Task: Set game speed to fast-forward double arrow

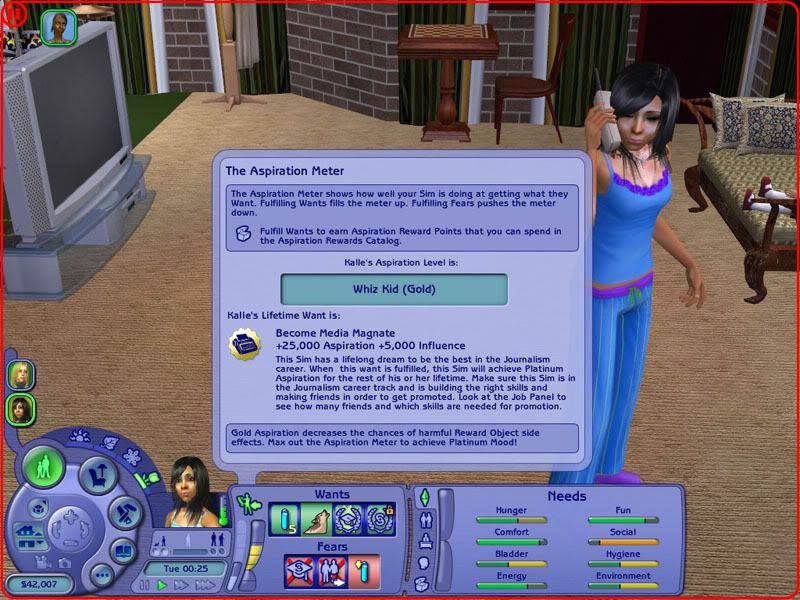Action: pos(181,585)
